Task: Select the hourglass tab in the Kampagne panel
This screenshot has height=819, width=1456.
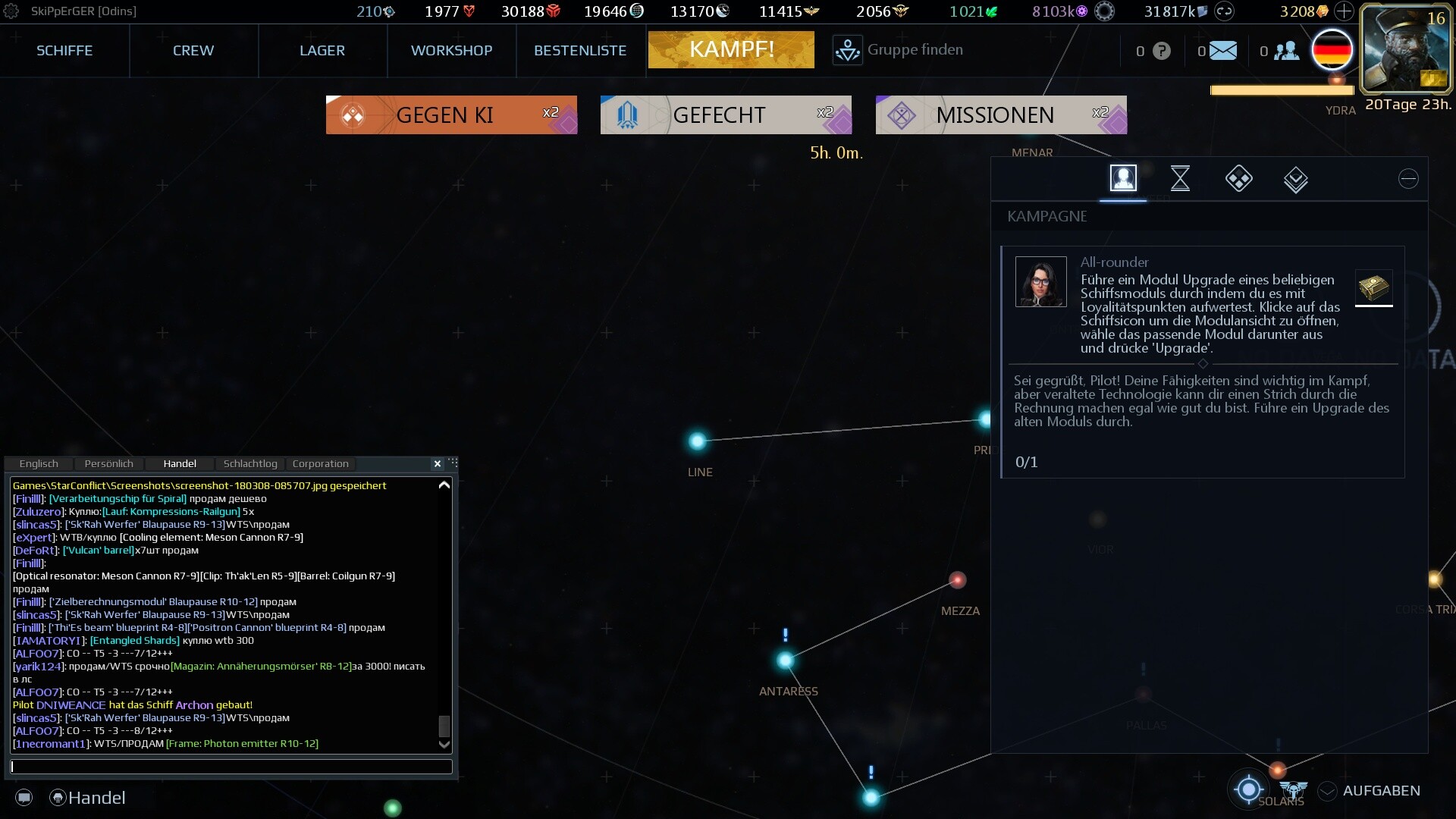Action: tap(1181, 179)
